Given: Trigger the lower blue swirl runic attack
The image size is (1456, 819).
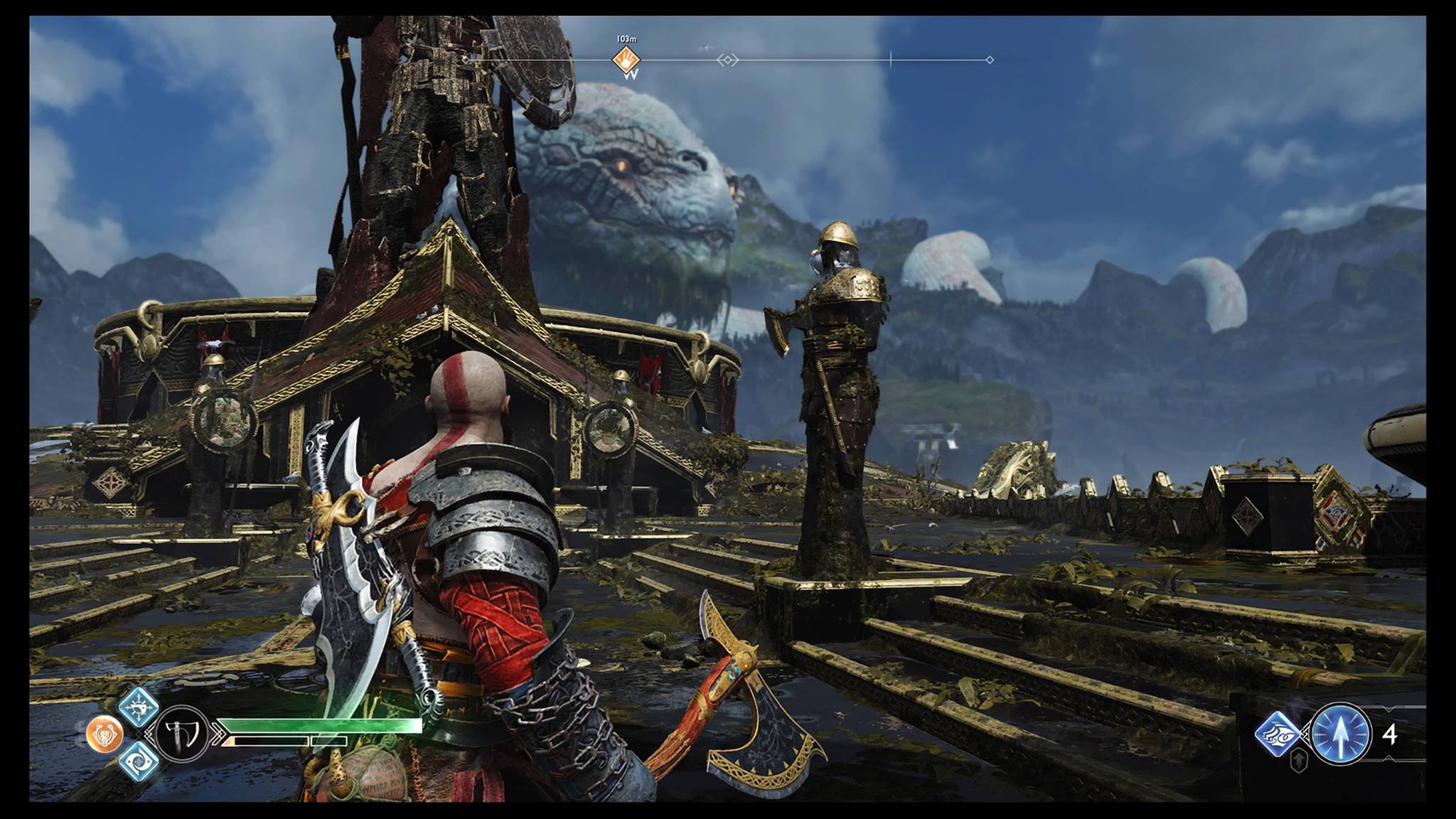Looking at the screenshot, I should click(138, 761).
